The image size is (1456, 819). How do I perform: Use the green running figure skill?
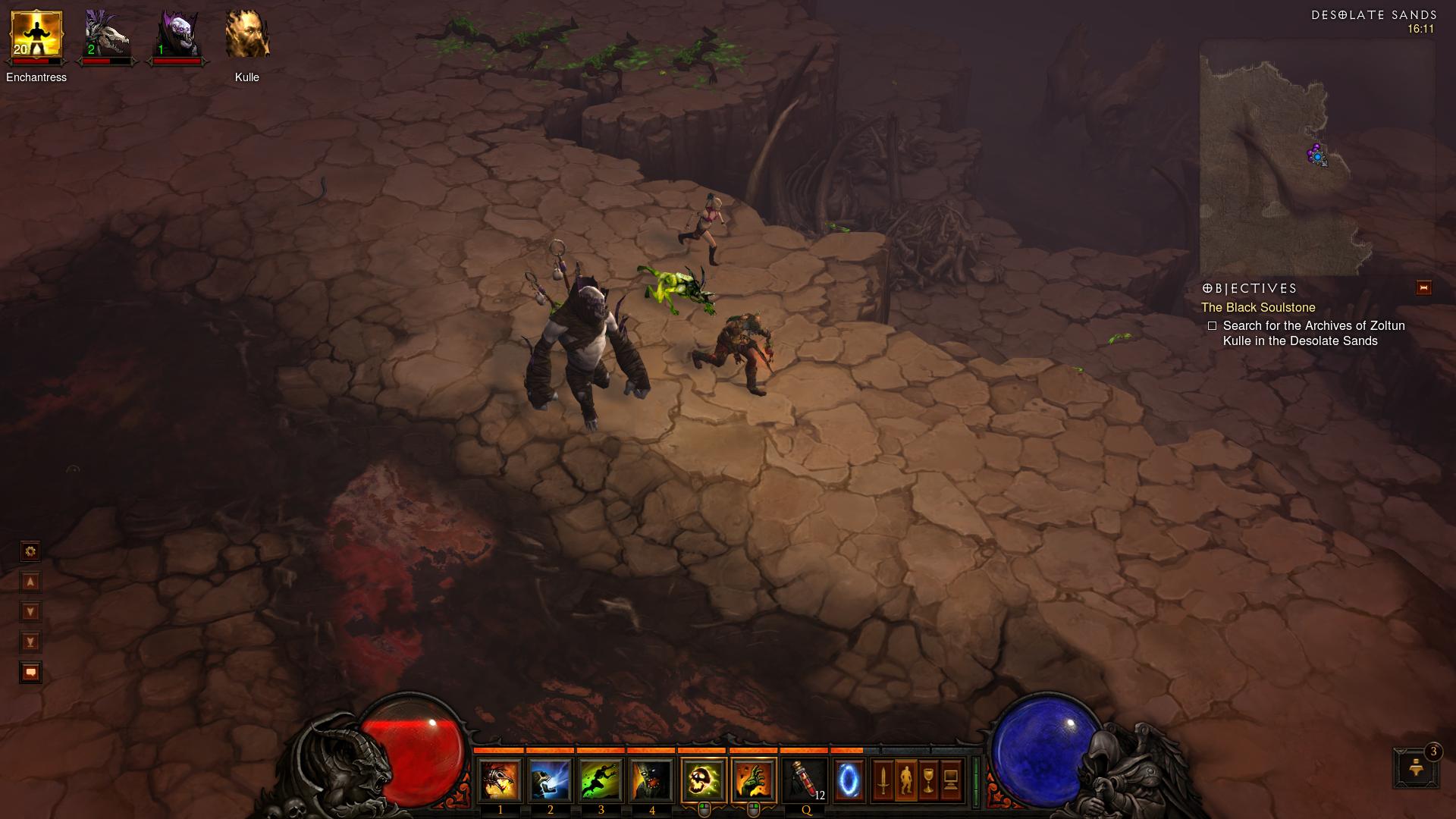click(601, 780)
